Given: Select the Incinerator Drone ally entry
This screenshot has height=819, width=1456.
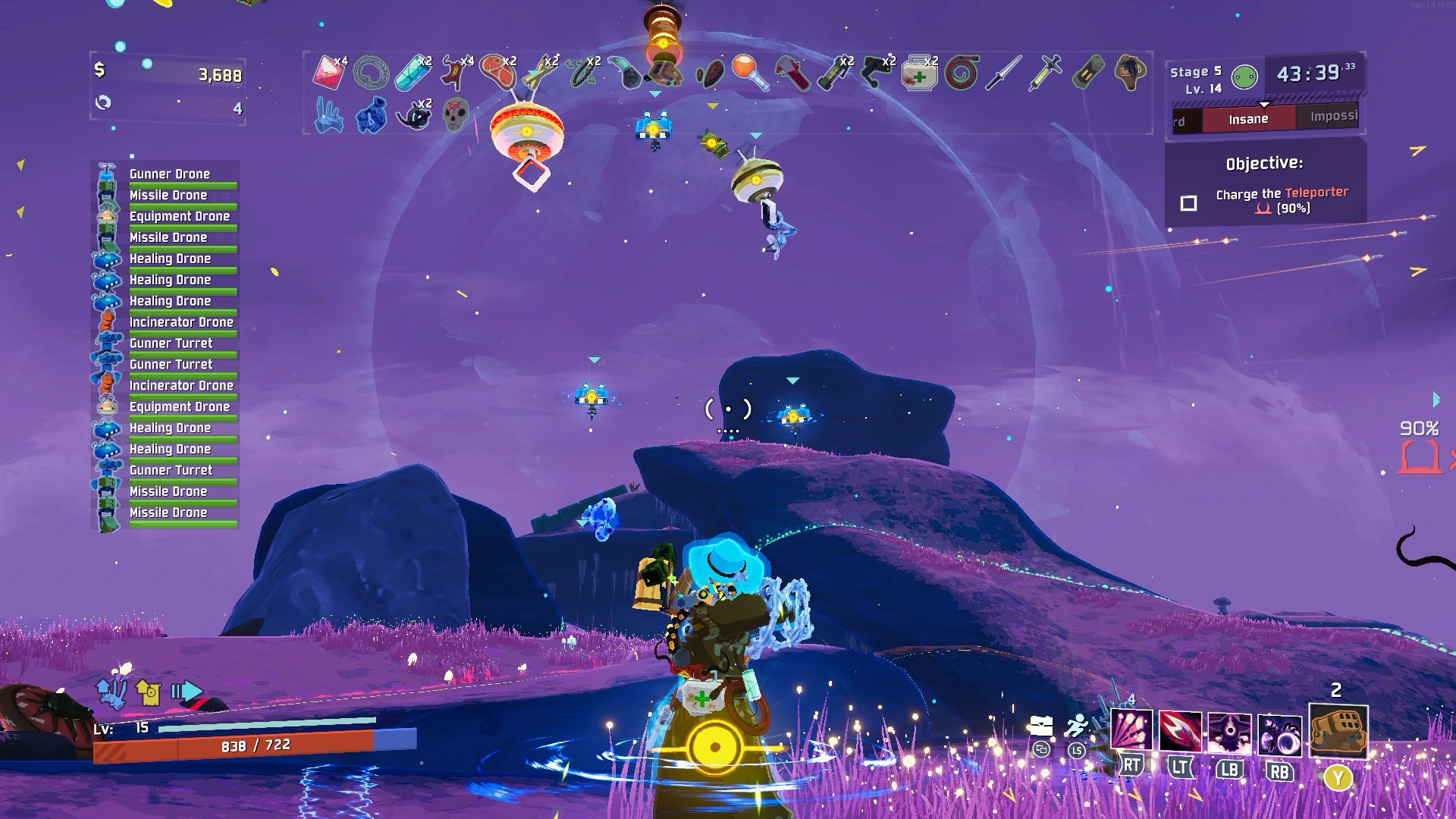Looking at the screenshot, I should click(180, 322).
